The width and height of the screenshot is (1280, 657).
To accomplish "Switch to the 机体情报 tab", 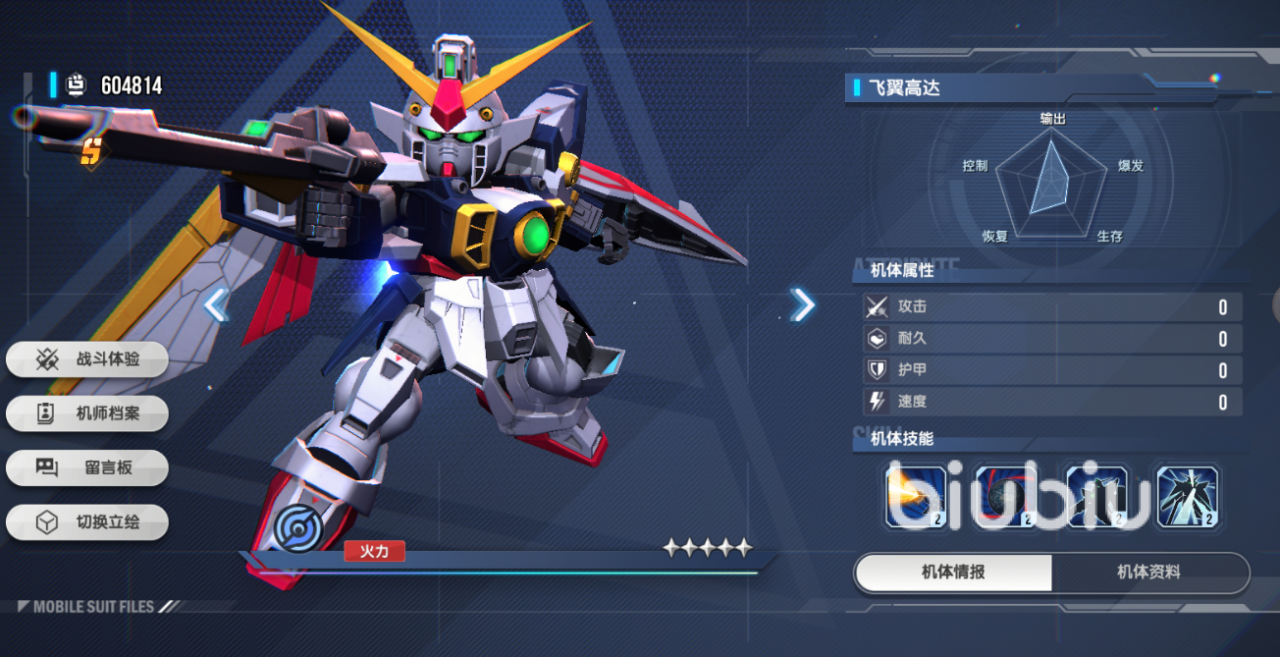I will coord(953,573).
